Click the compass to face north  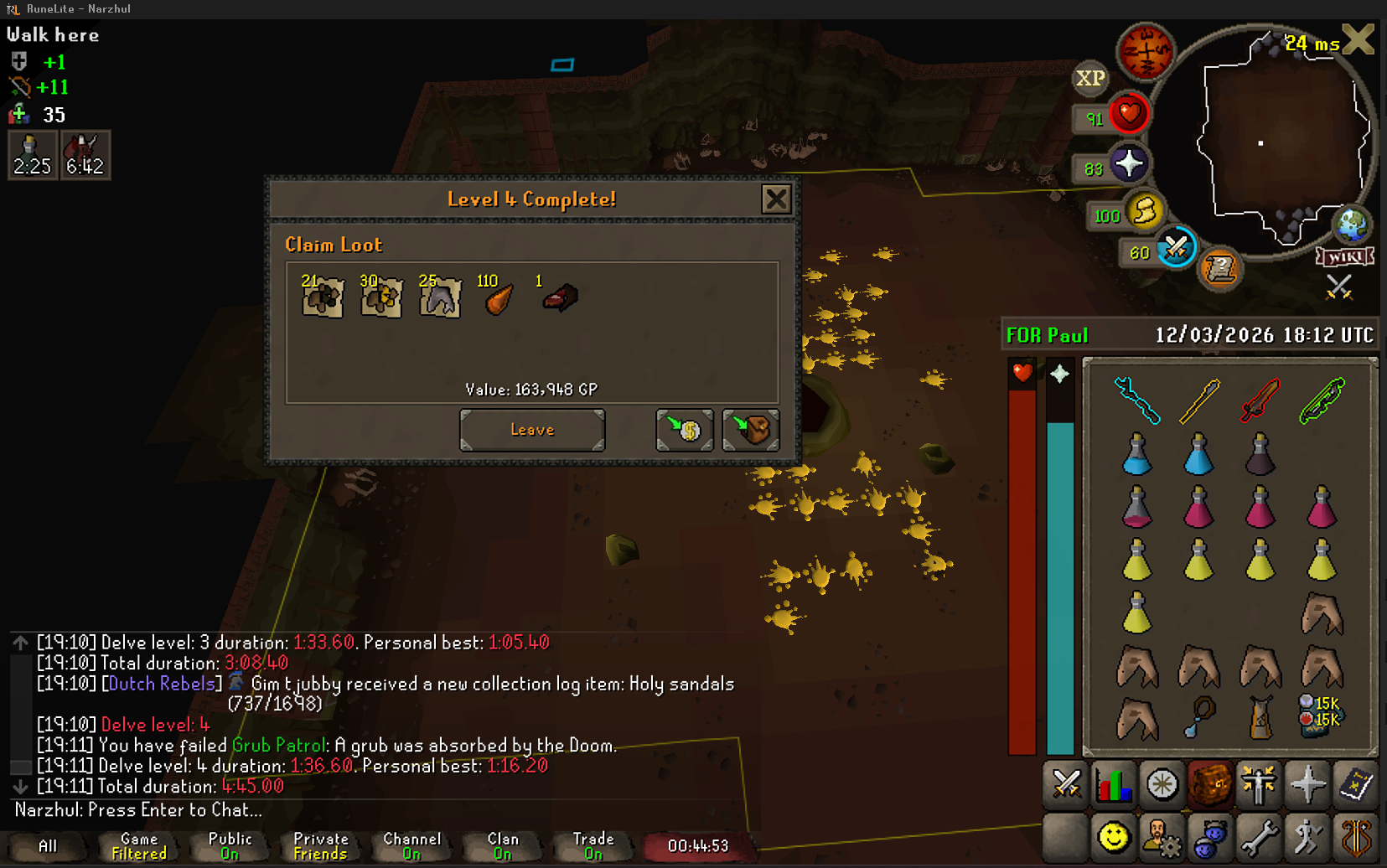tap(1145, 52)
